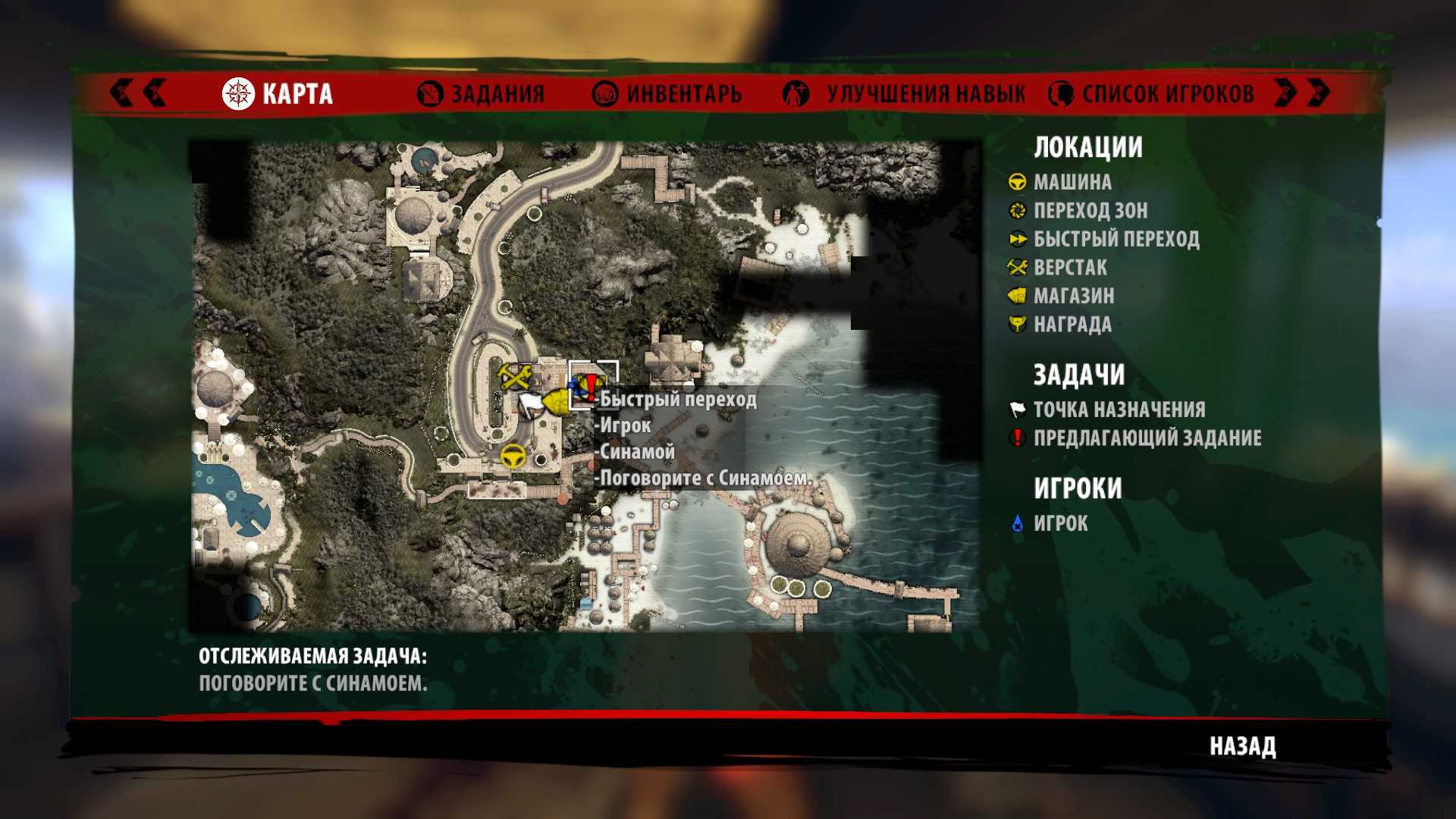Click the left double-arrow tab scroller
The height and width of the screenshot is (819, 1456).
pos(139,93)
